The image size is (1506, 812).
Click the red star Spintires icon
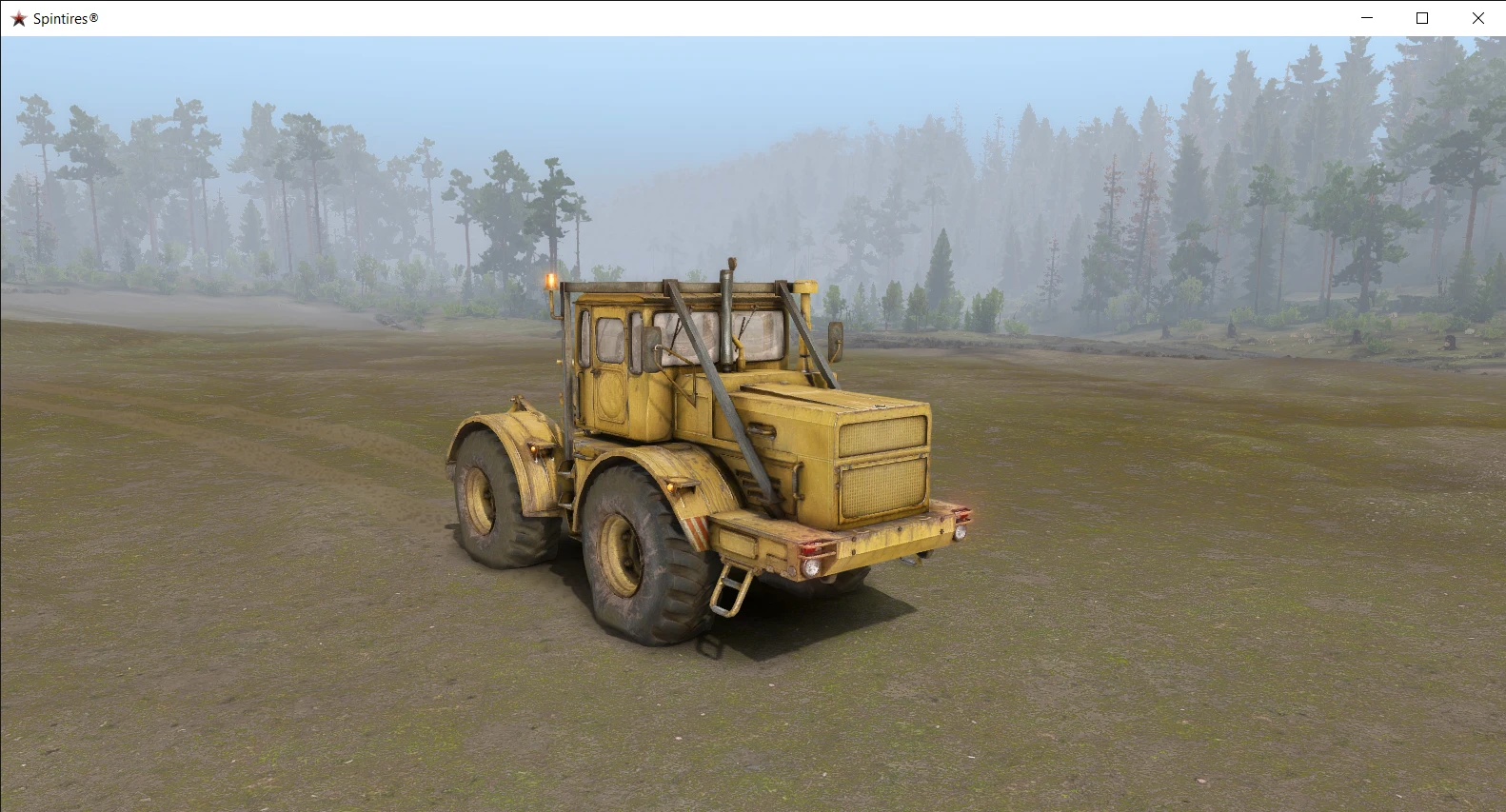[17, 17]
